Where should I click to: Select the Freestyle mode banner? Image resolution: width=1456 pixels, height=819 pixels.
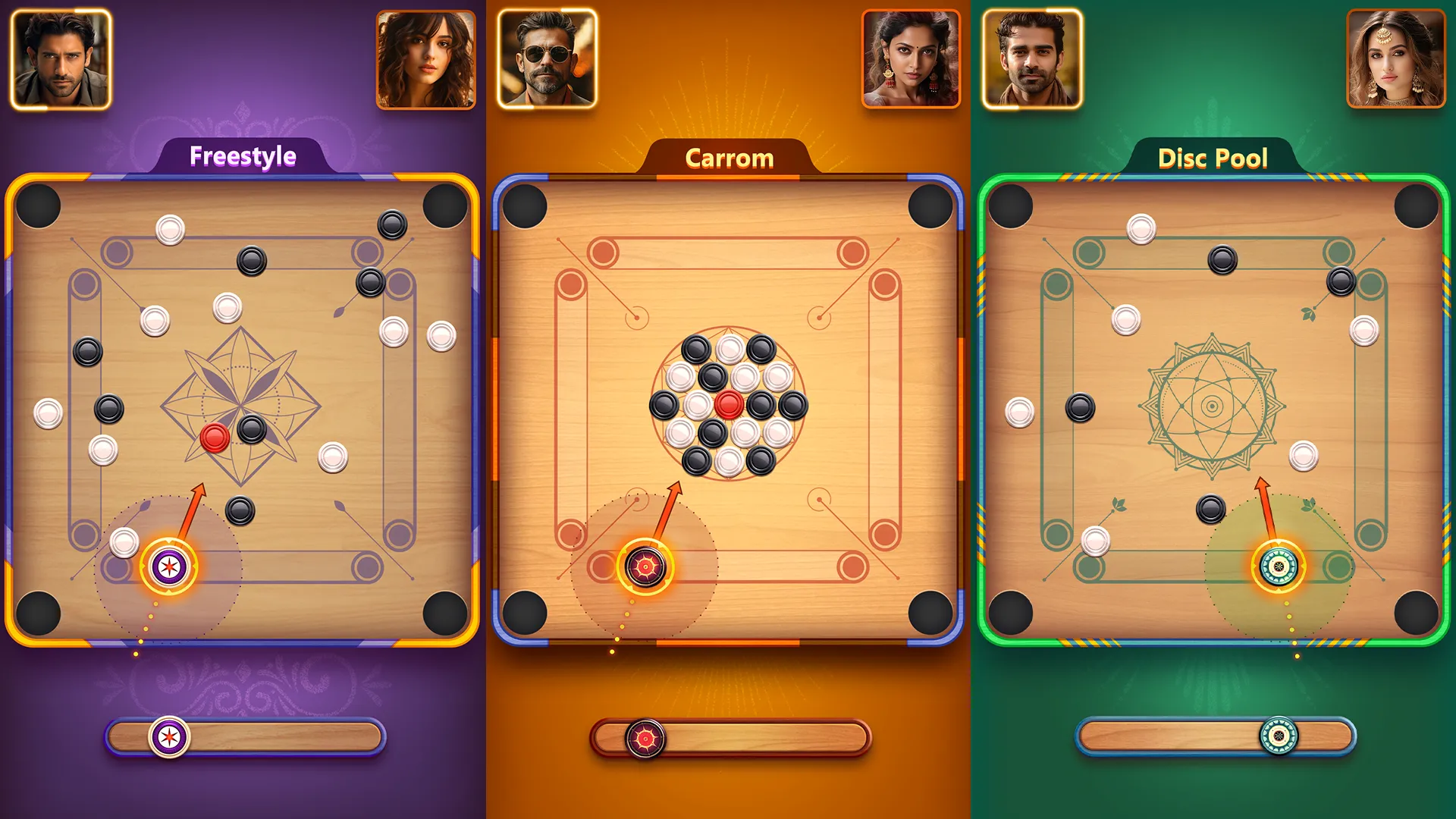[x=243, y=157]
